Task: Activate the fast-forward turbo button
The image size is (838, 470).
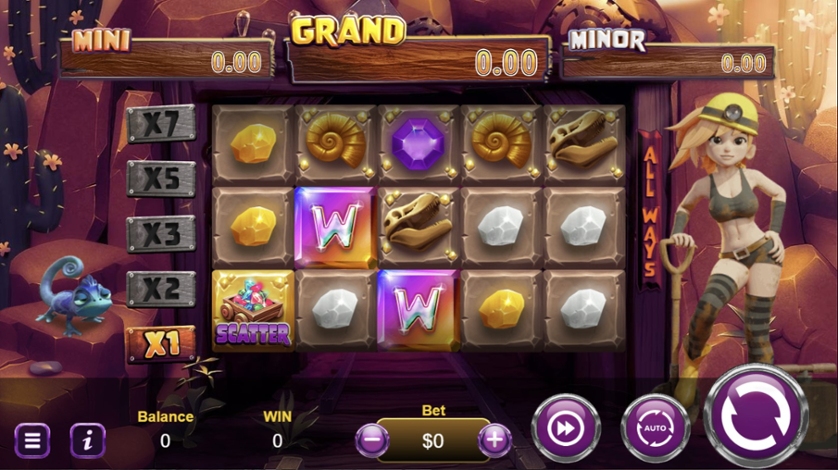Action: (565, 429)
